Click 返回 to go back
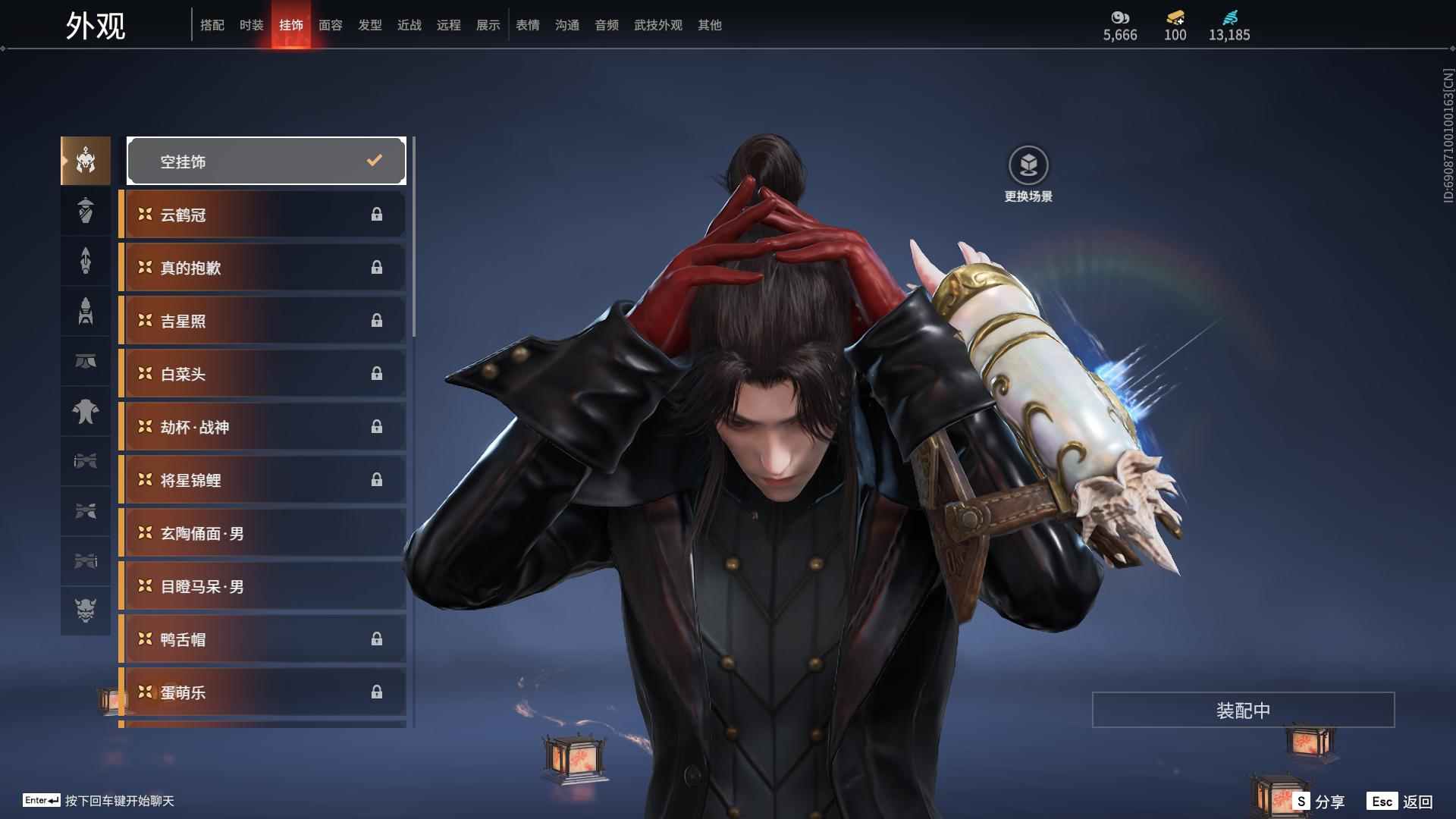This screenshot has height=819, width=1456. 1400,802
